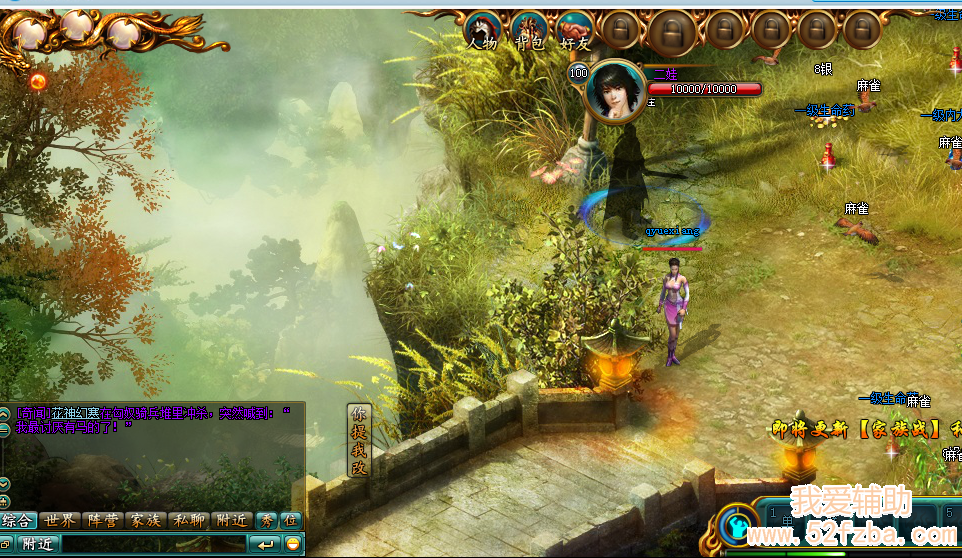Open the 好友 friends list
The width and height of the screenshot is (962, 558).
click(x=575, y=30)
